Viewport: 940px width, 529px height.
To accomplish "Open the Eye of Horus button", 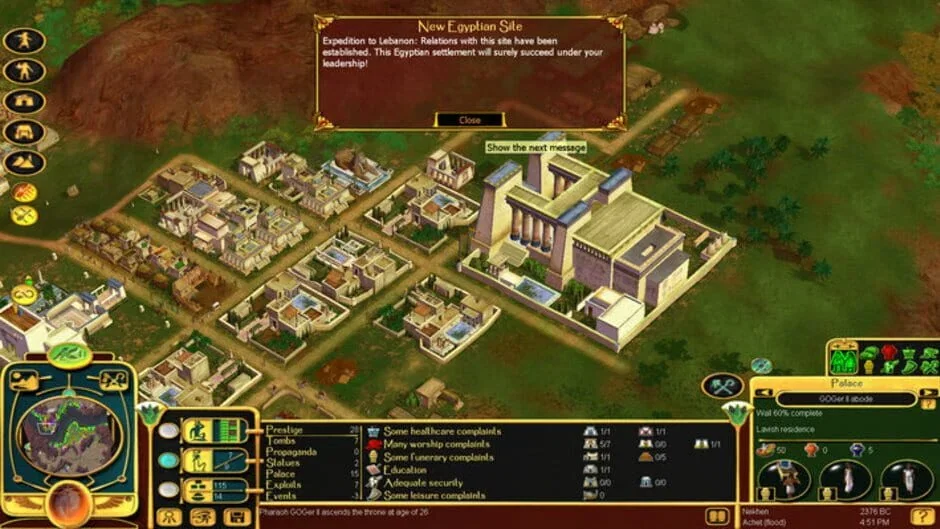I will click(203, 517).
